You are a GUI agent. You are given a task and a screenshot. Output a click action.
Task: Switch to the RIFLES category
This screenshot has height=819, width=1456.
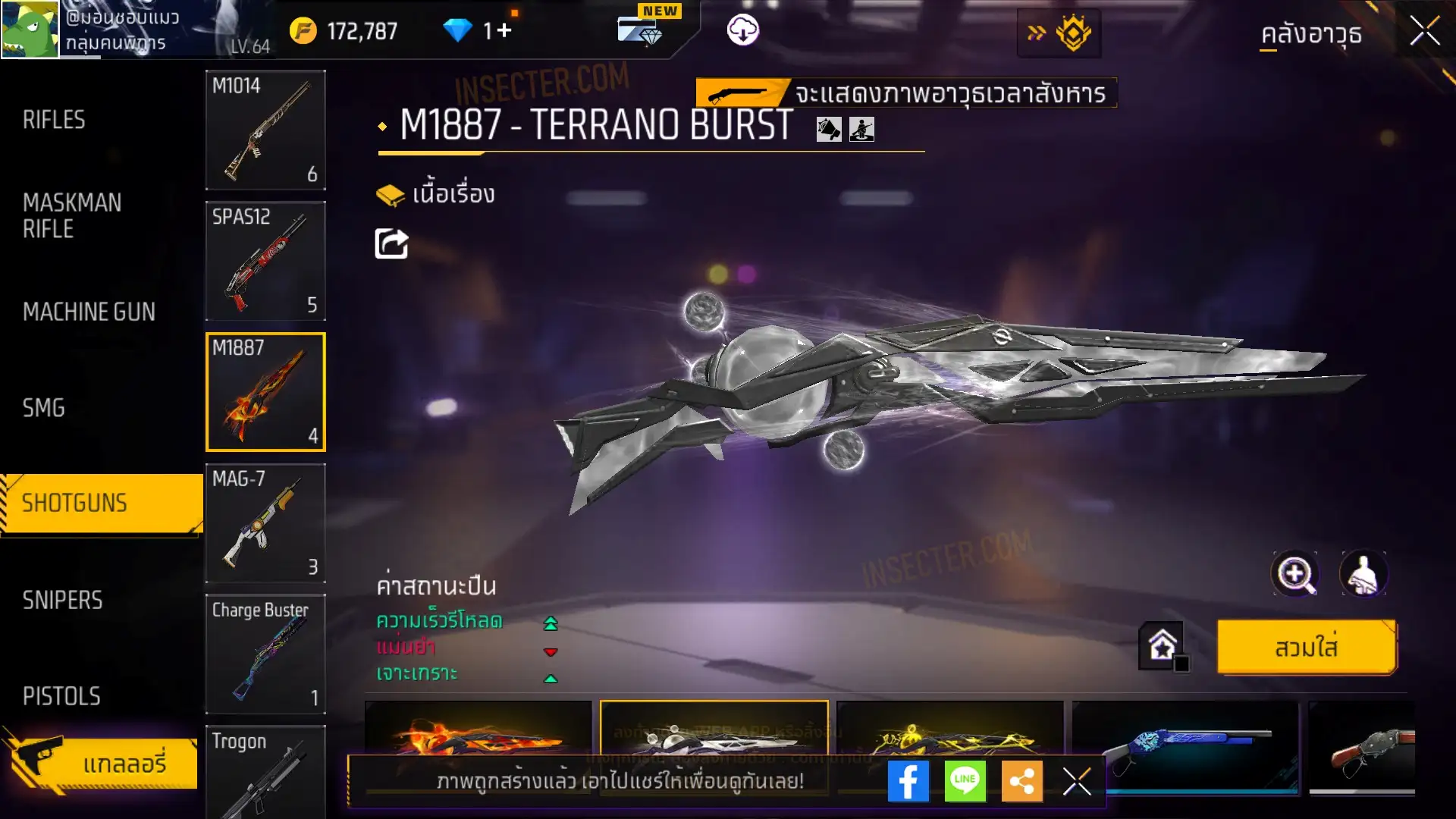tap(54, 120)
